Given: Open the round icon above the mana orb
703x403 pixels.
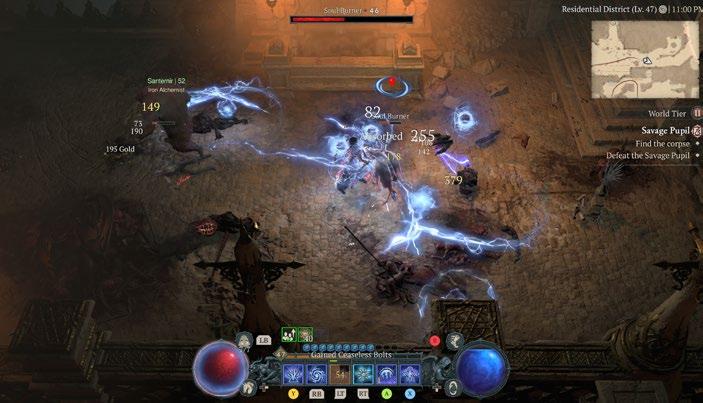Looking at the screenshot, I should 454,341.
